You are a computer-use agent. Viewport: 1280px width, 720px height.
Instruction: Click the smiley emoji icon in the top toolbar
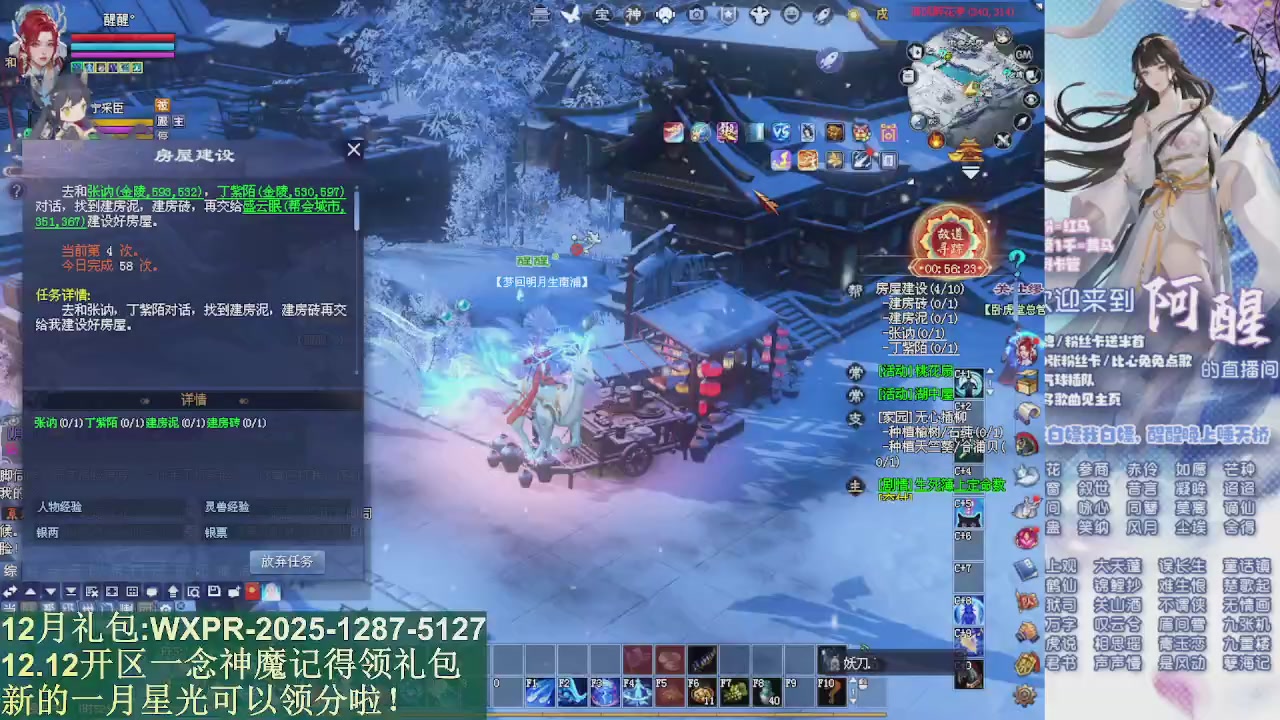(x=791, y=14)
